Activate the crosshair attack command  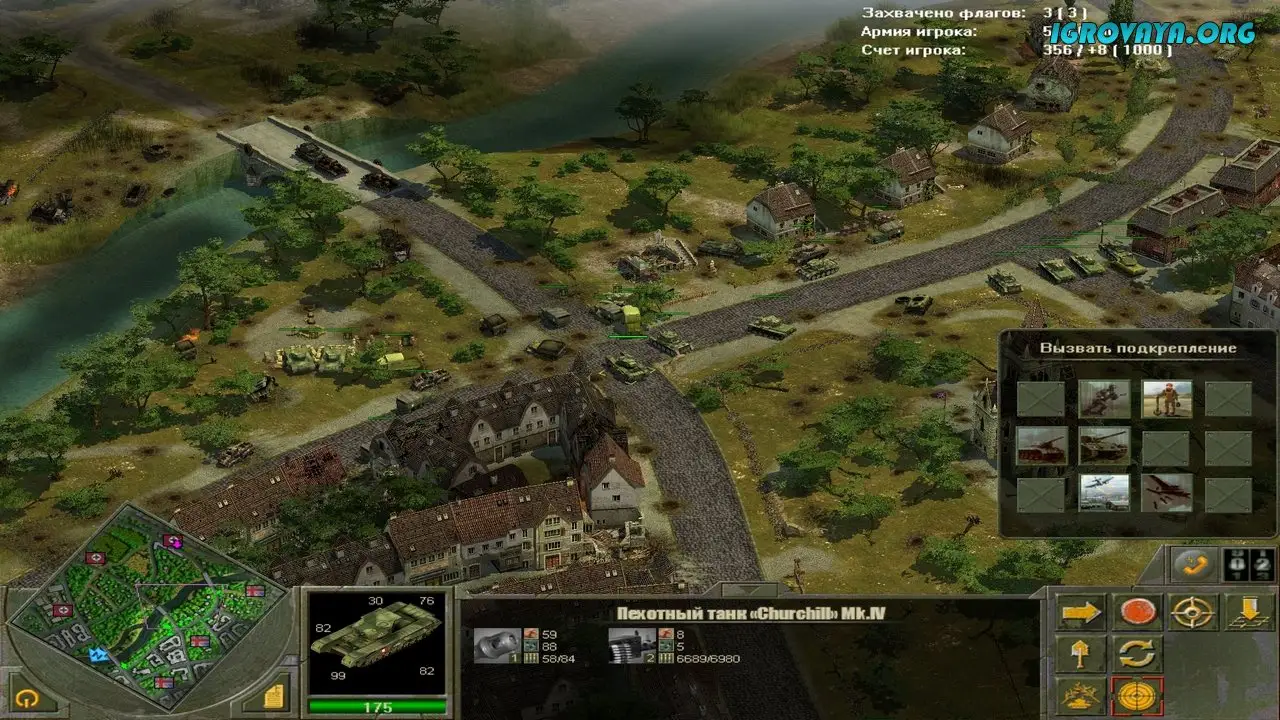coord(1194,611)
